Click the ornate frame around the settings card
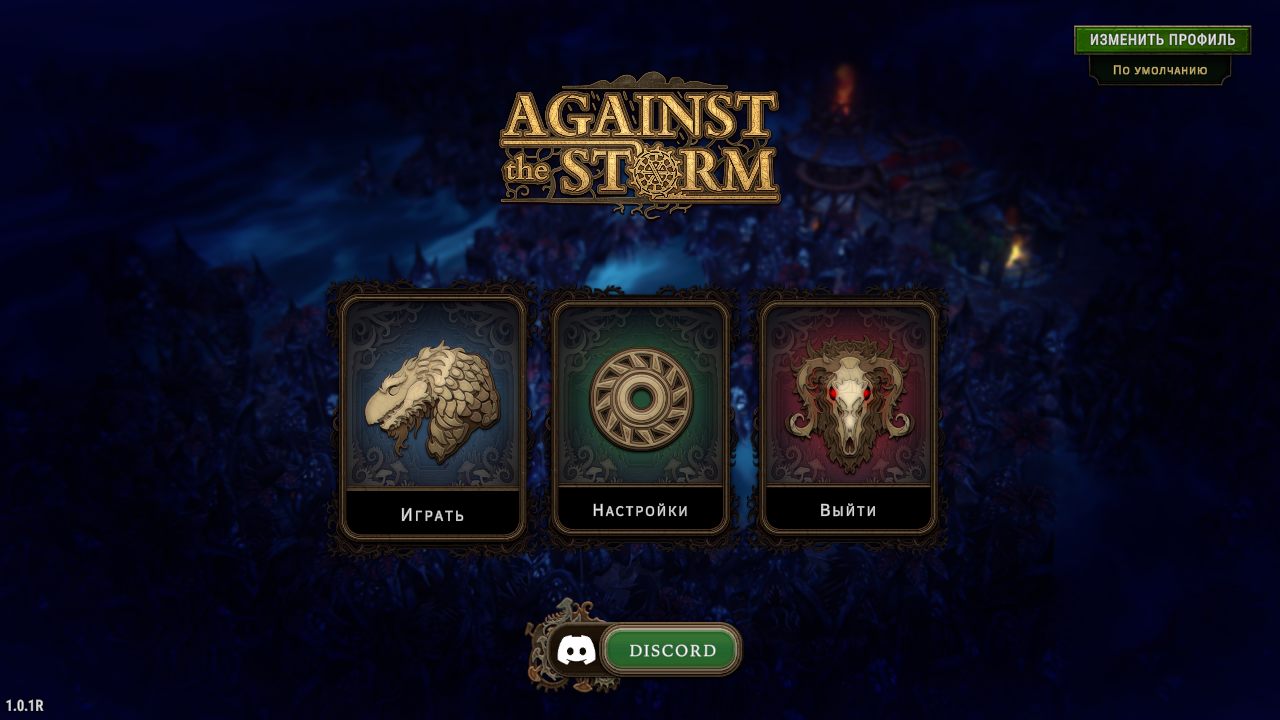 641,300
